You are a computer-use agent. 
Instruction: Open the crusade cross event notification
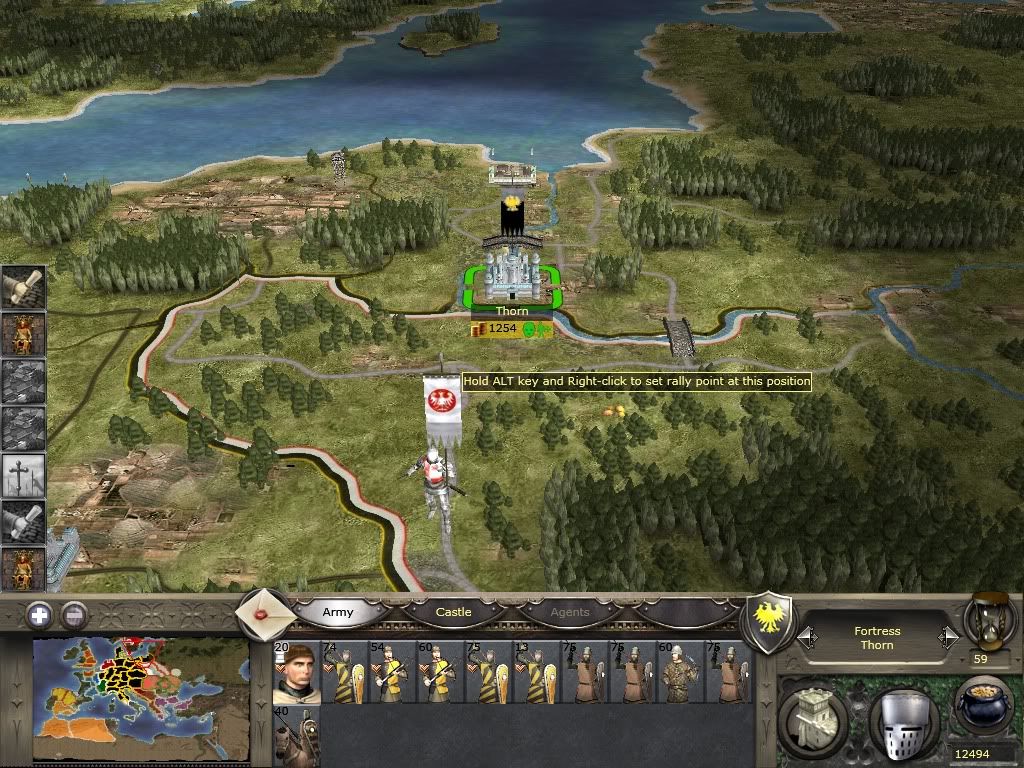(x=23, y=475)
